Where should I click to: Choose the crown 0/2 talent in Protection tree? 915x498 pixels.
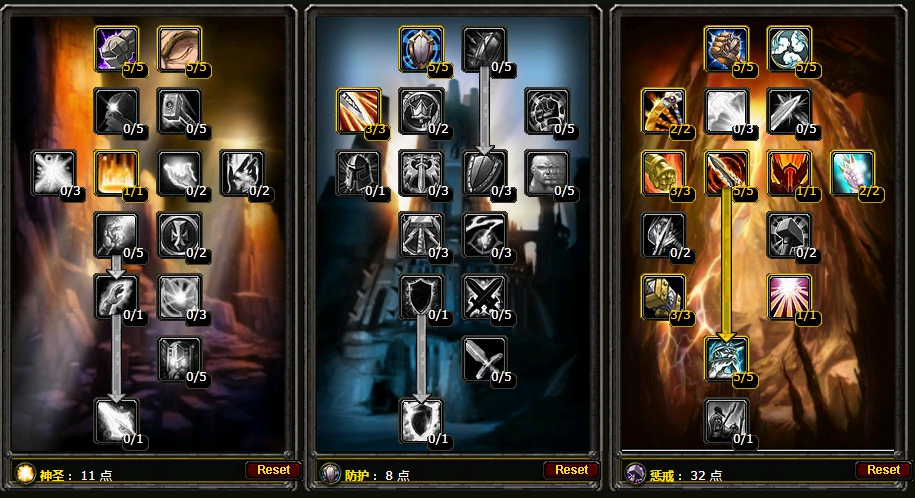coord(421,110)
